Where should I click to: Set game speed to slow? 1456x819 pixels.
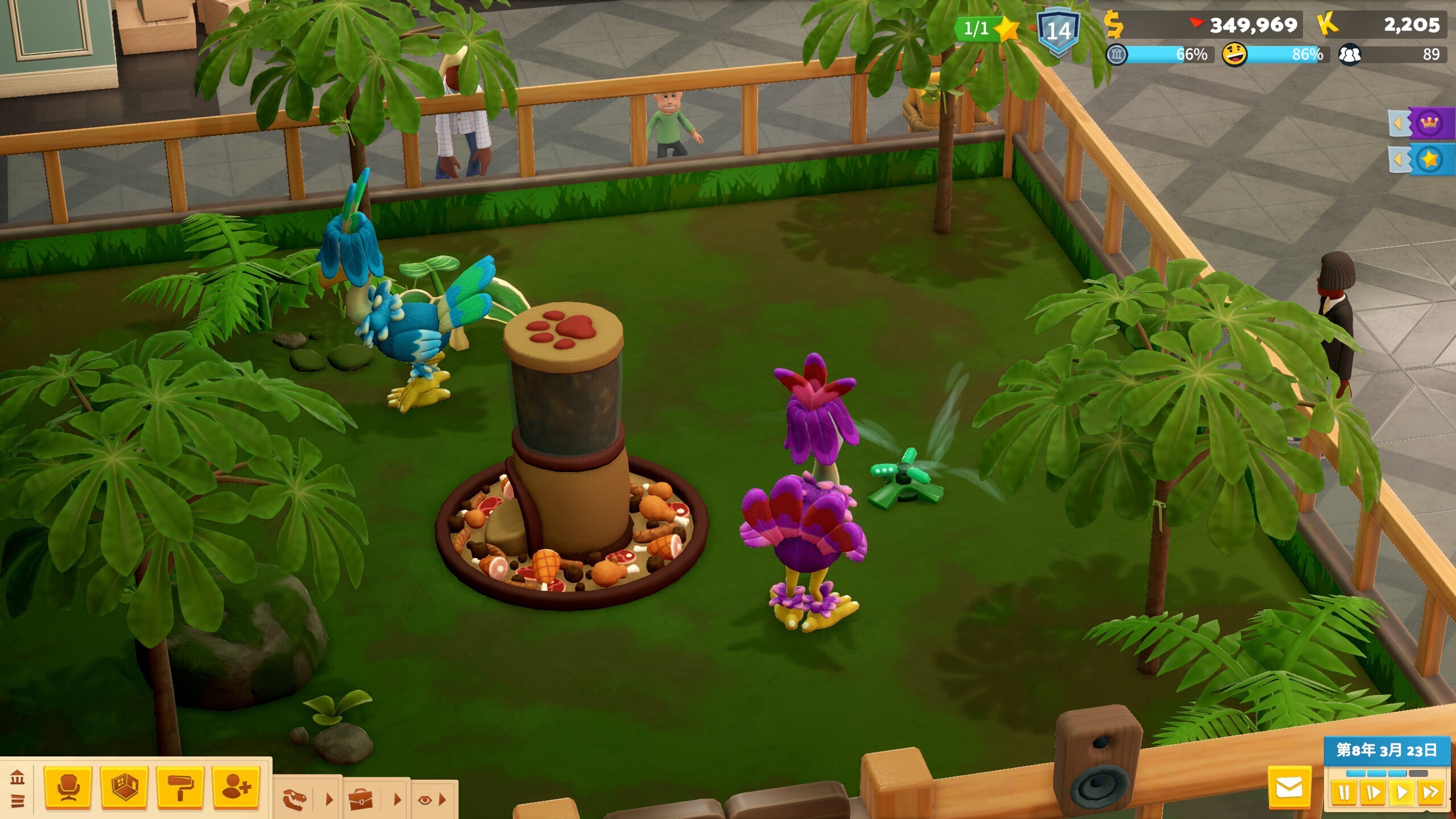[x=1372, y=793]
